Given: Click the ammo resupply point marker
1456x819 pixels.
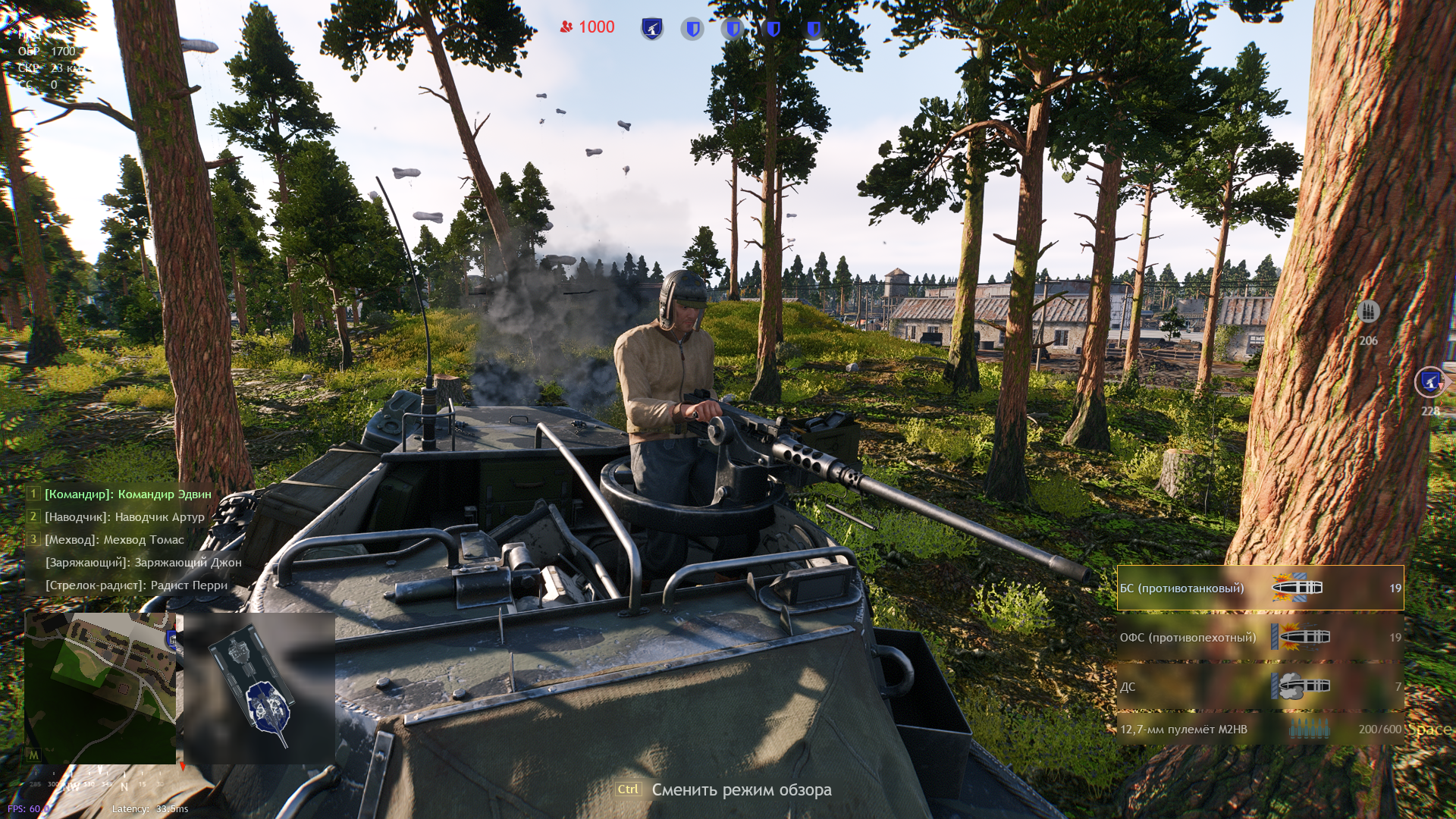Looking at the screenshot, I should tap(1368, 312).
